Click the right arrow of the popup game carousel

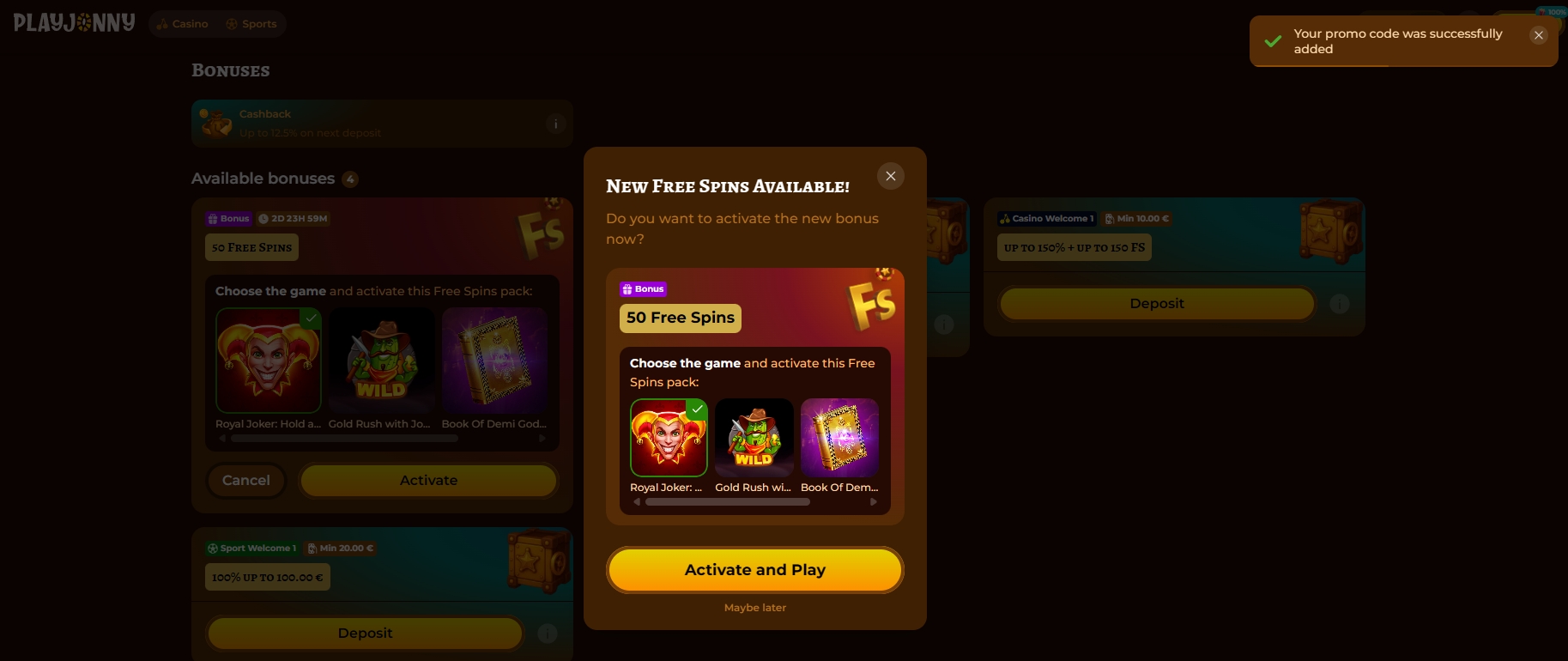point(874,501)
